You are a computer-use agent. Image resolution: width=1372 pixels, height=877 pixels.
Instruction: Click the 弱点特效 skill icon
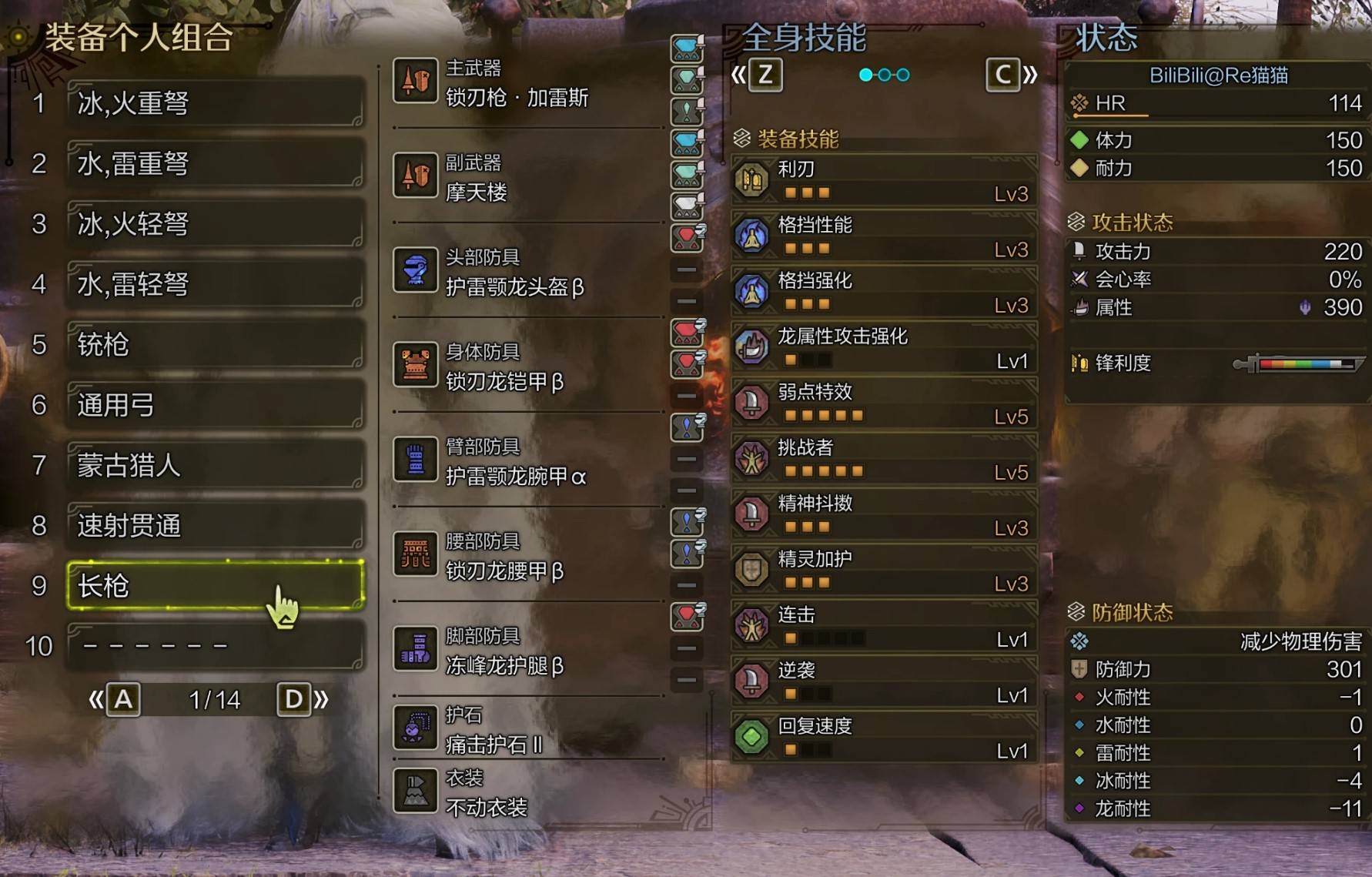coord(751,402)
